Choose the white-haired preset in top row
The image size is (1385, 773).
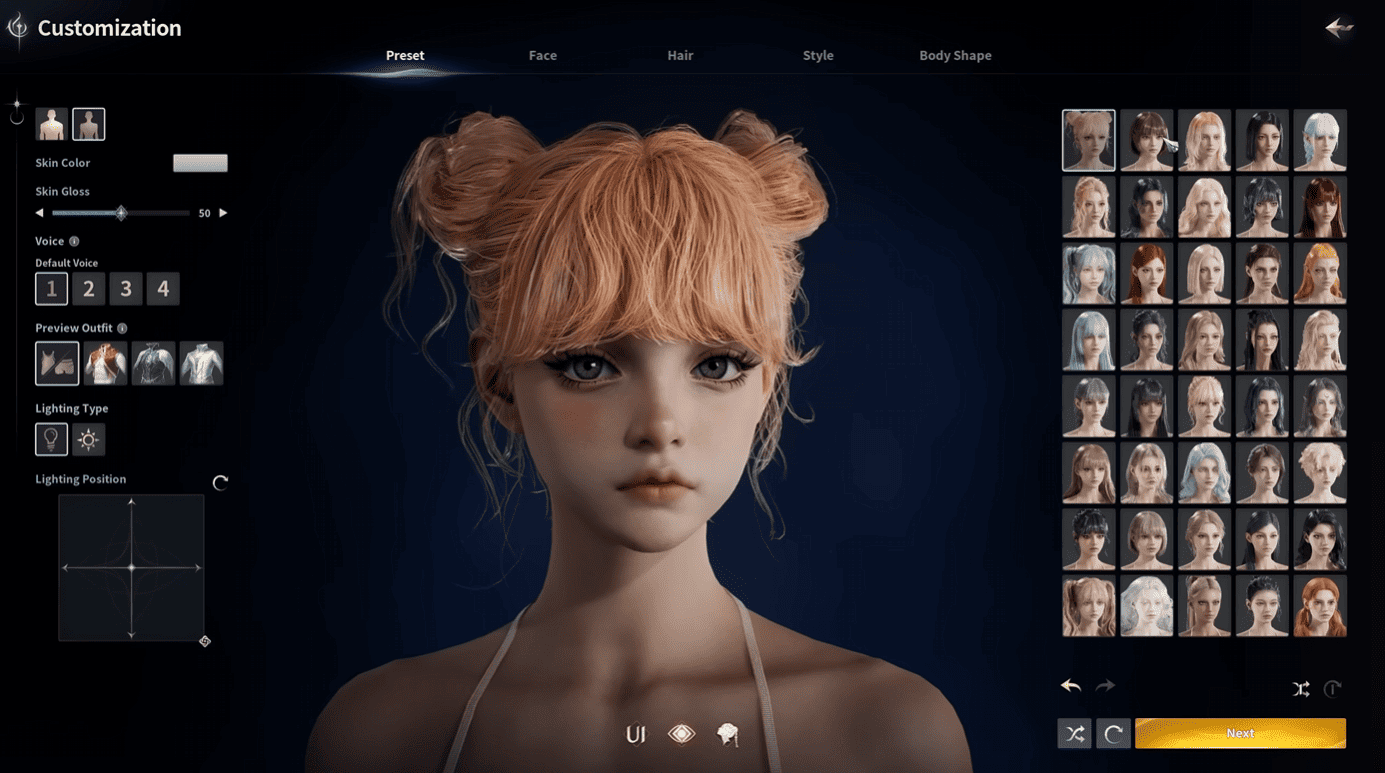click(1319, 141)
